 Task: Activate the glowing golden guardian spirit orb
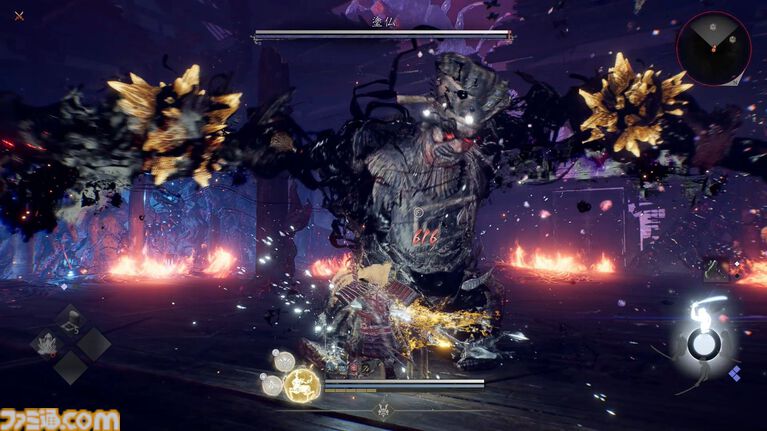[301, 384]
